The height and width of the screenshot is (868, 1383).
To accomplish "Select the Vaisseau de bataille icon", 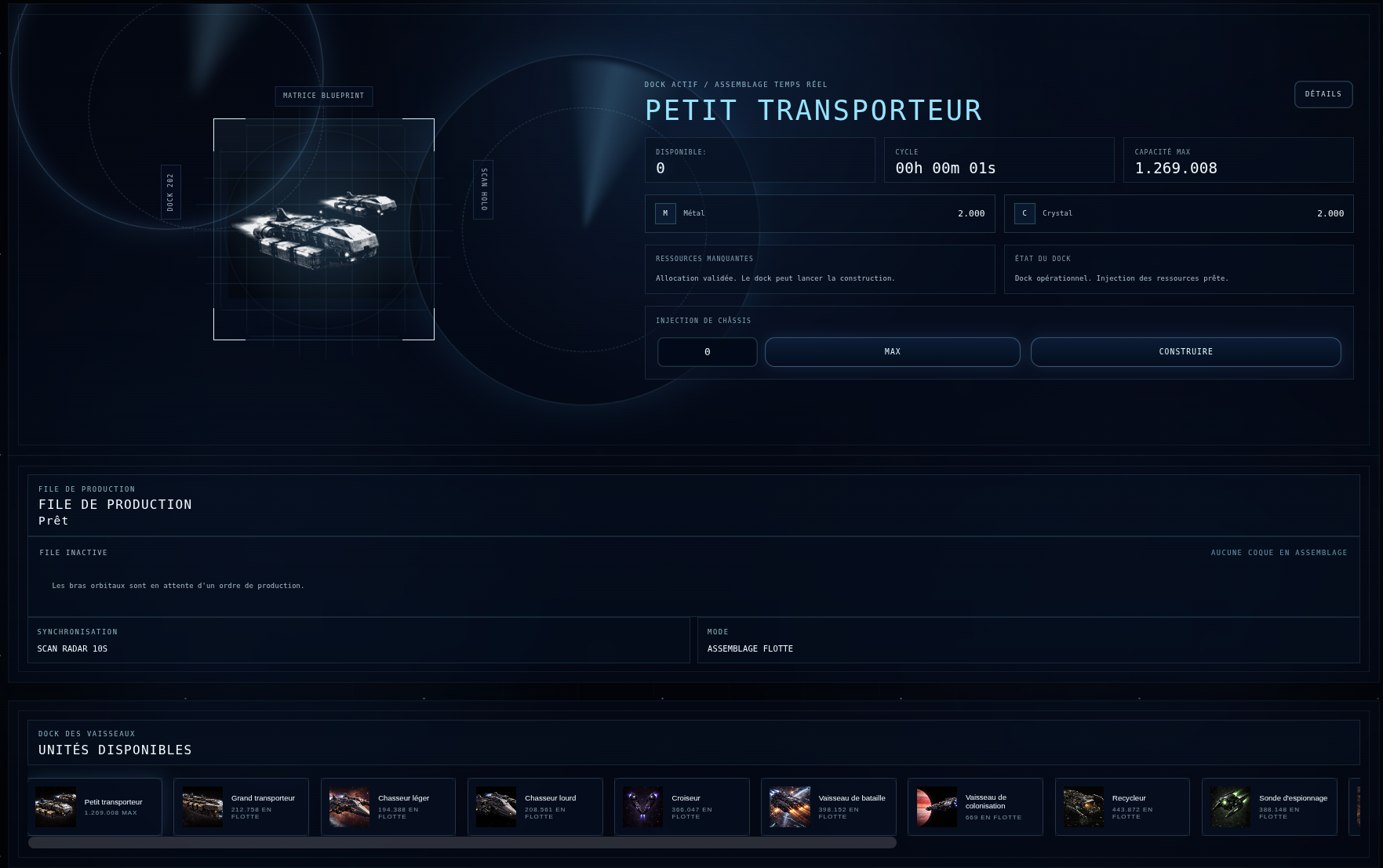I will pos(790,806).
